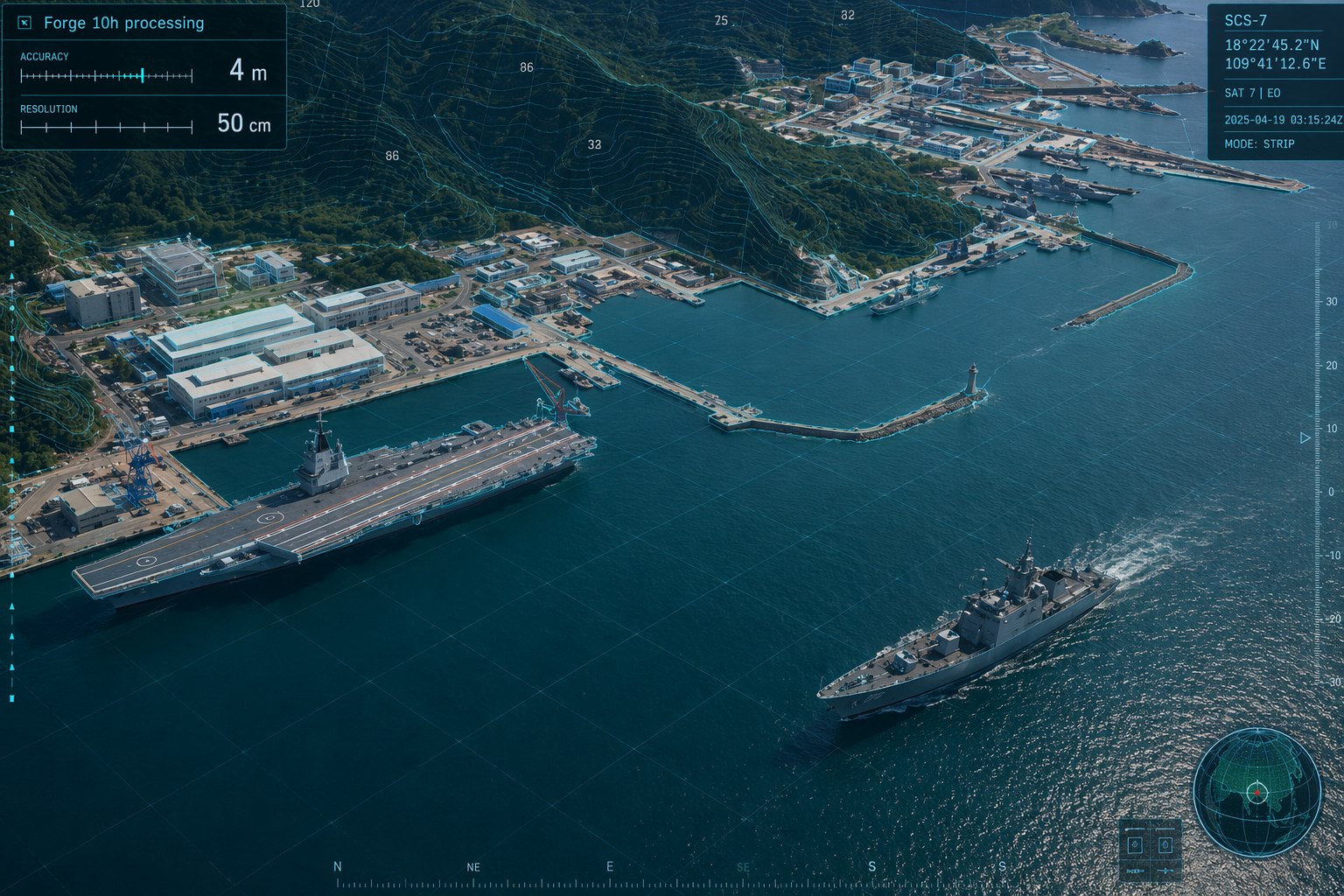The height and width of the screenshot is (896, 1344).
Task: Open the globe locator minimap
Action: [x=1256, y=792]
